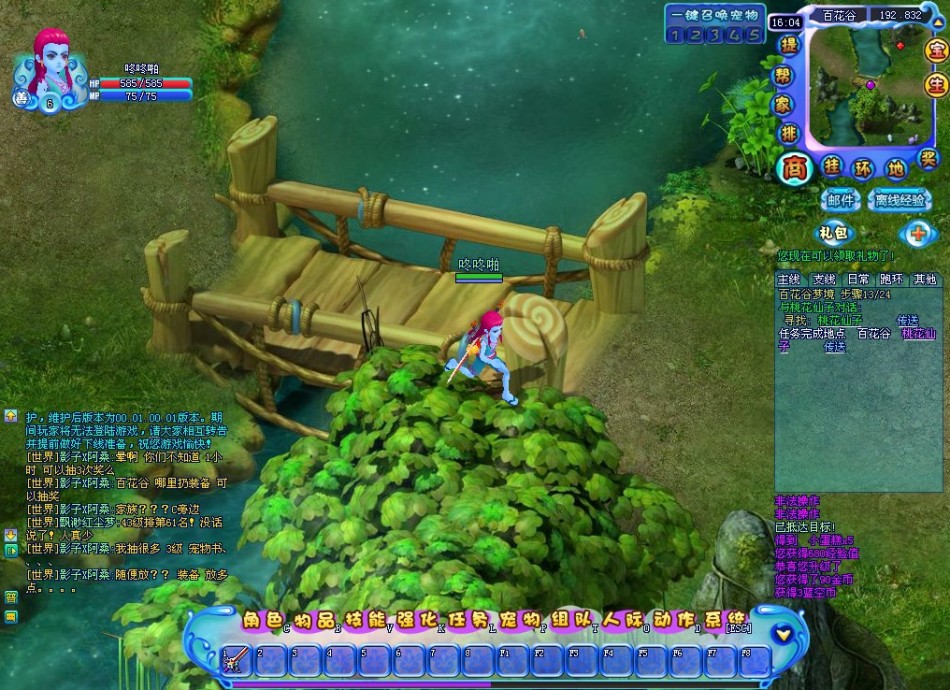This screenshot has height=690, width=950.
Task: Click the 商 shop button
Action: pos(792,167)
